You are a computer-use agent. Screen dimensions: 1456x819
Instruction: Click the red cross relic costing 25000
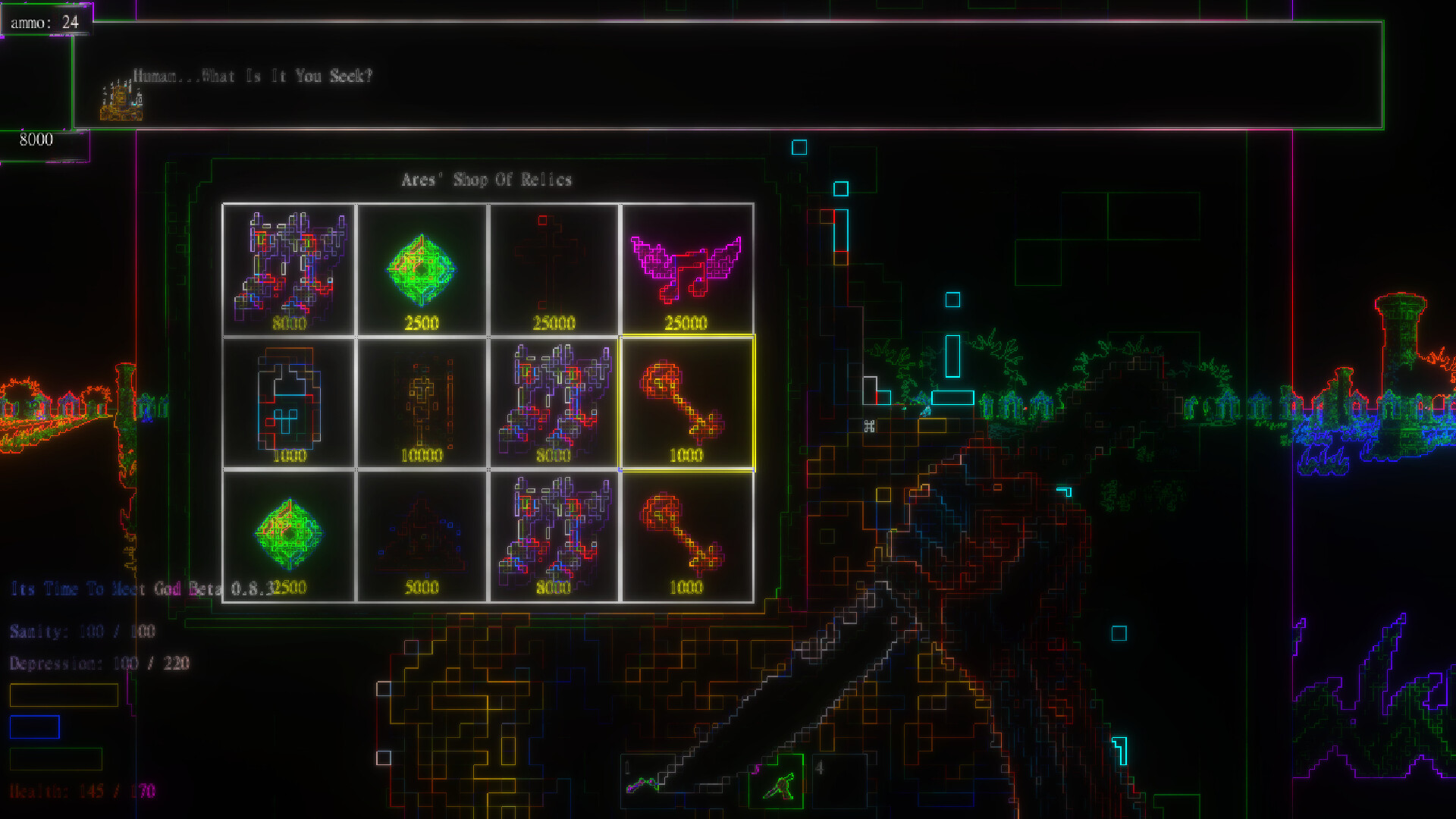554,265
